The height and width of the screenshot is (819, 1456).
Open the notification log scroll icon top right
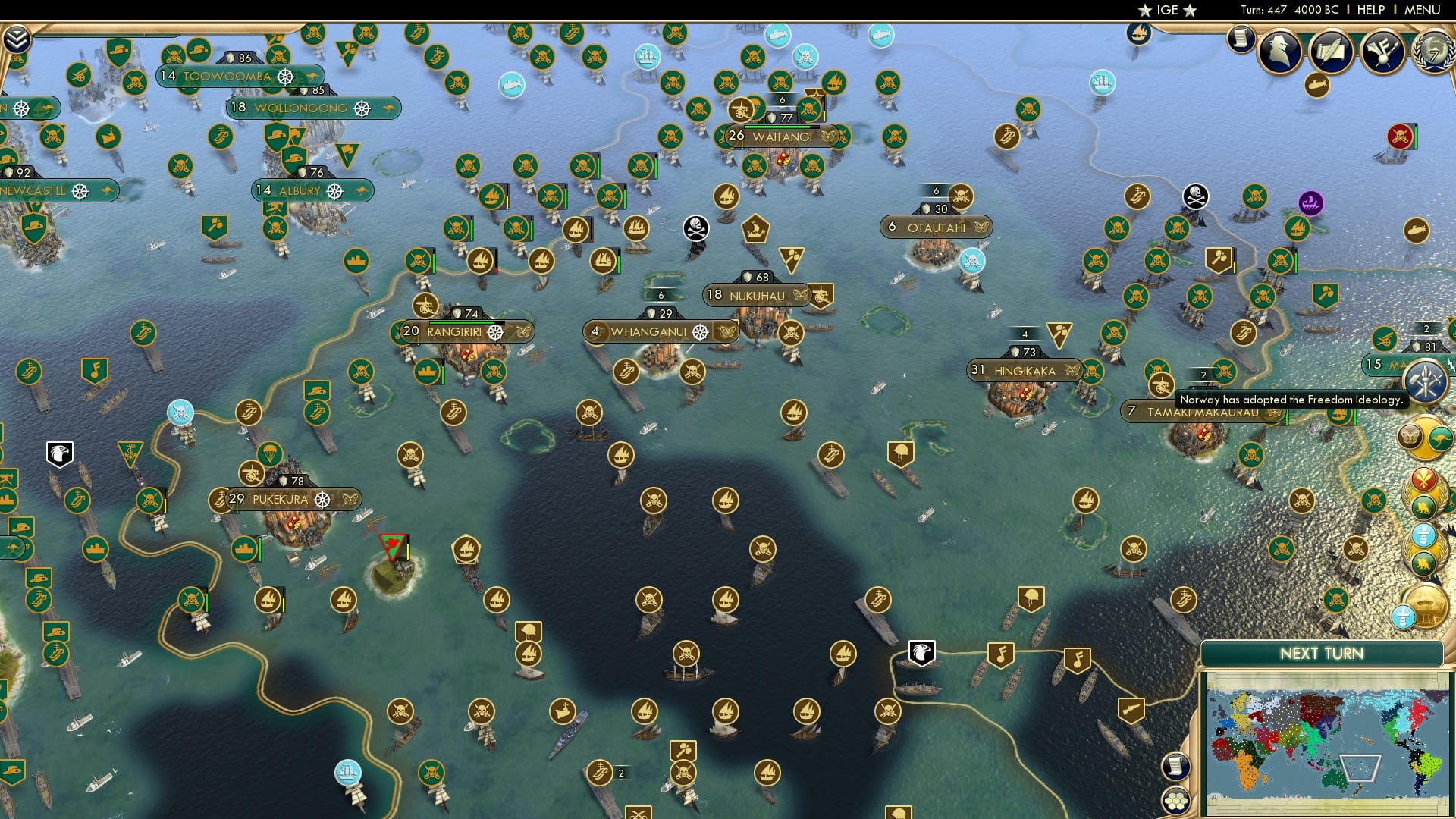1241,38
